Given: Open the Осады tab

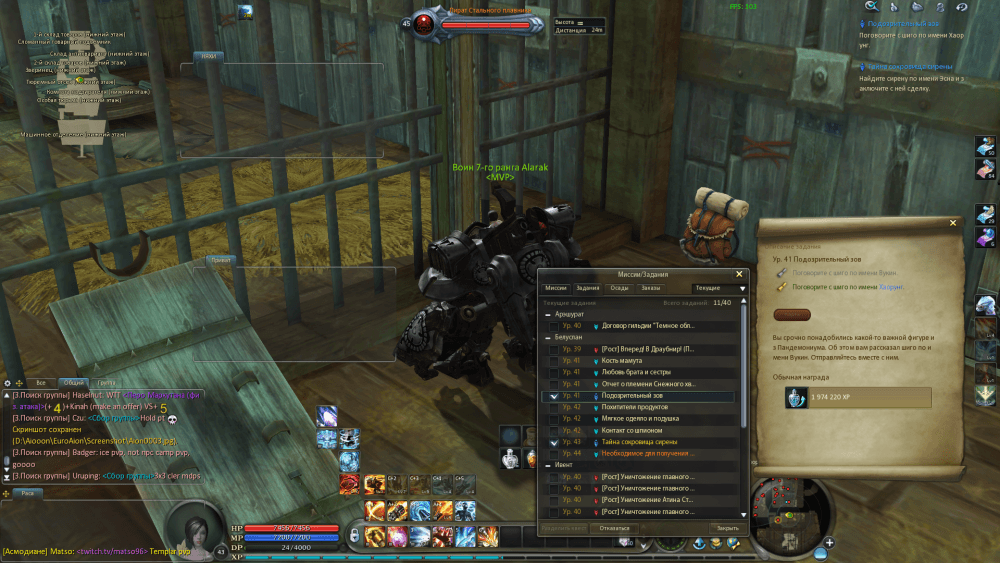Looking at the screenshot, I should [x=620, y=288].
